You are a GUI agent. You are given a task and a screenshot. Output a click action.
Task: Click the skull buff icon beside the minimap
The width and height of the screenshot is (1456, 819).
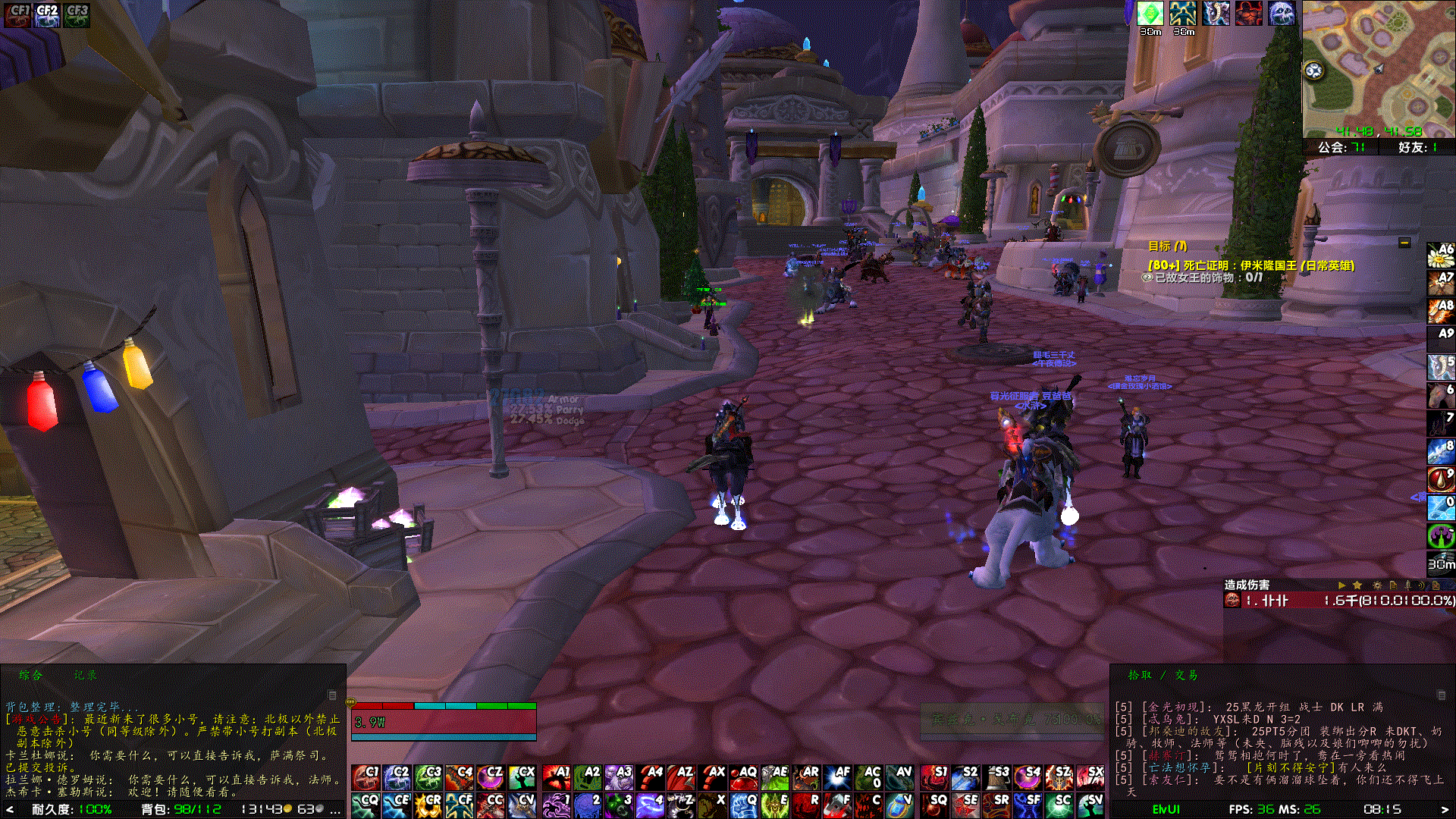(1282, 14)
